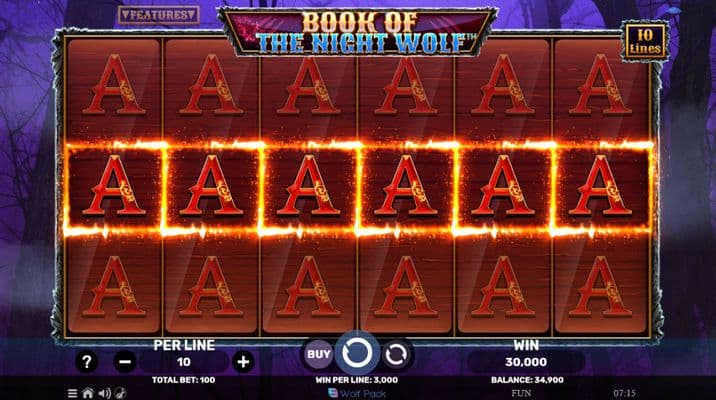Spin the reels with the main spin button
This screenshot has width=716, height=400.
357,354
